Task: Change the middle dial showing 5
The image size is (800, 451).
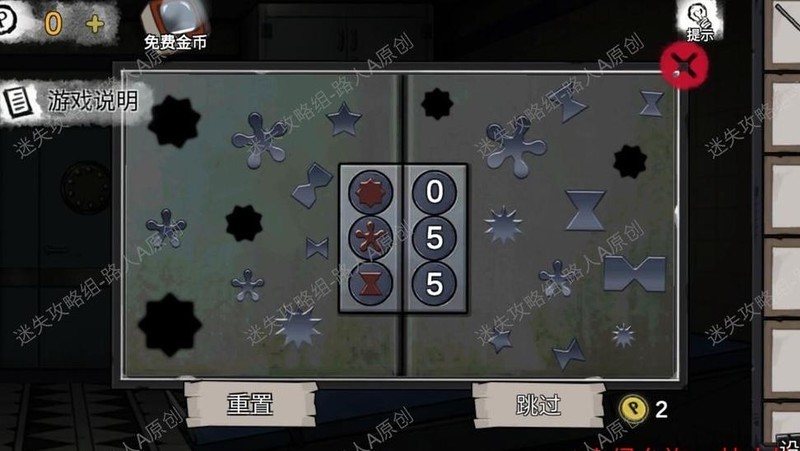Action: pos(434,237)
